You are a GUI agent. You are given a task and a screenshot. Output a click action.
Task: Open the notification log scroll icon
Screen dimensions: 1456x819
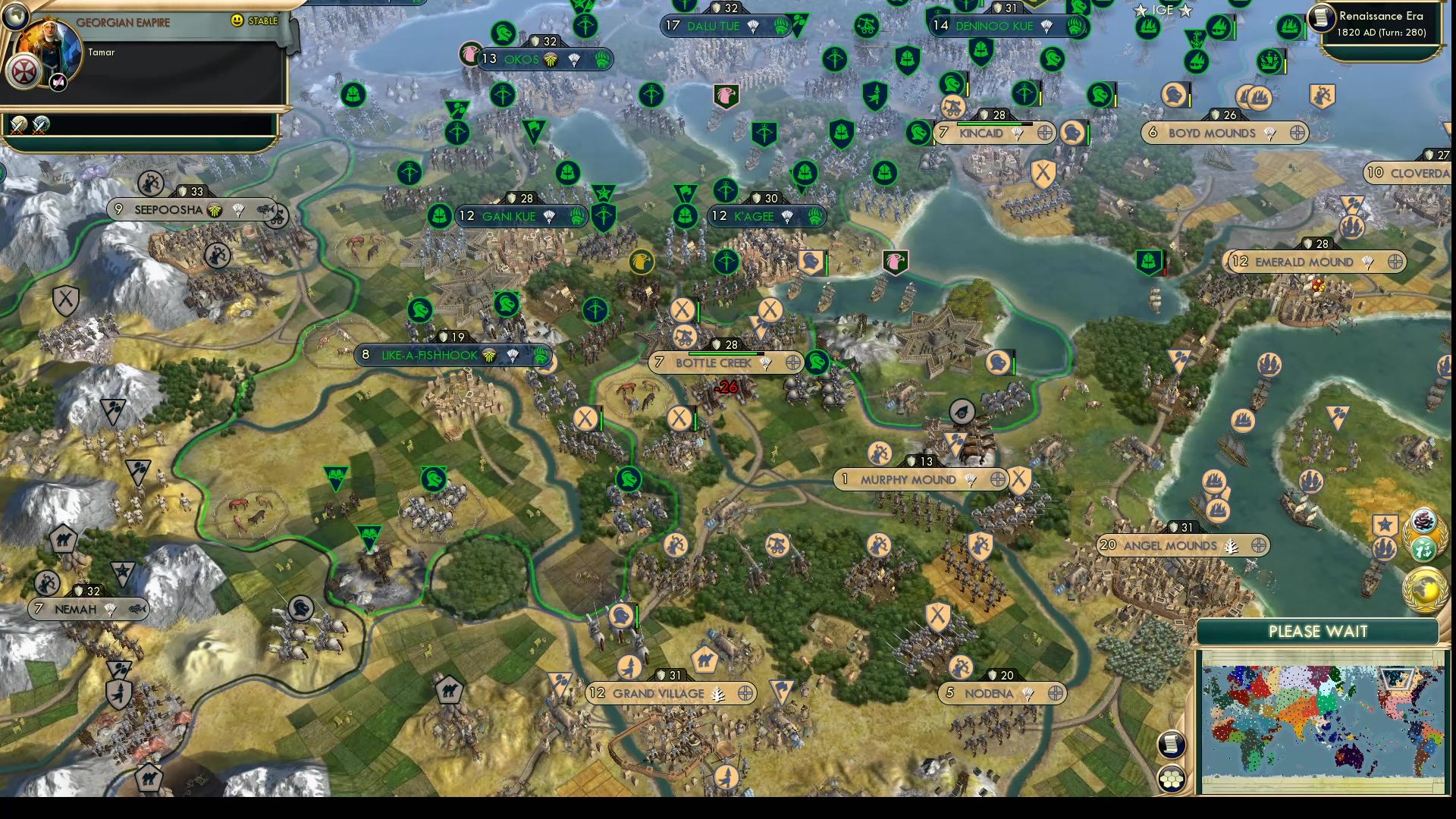coord(1171,744)
